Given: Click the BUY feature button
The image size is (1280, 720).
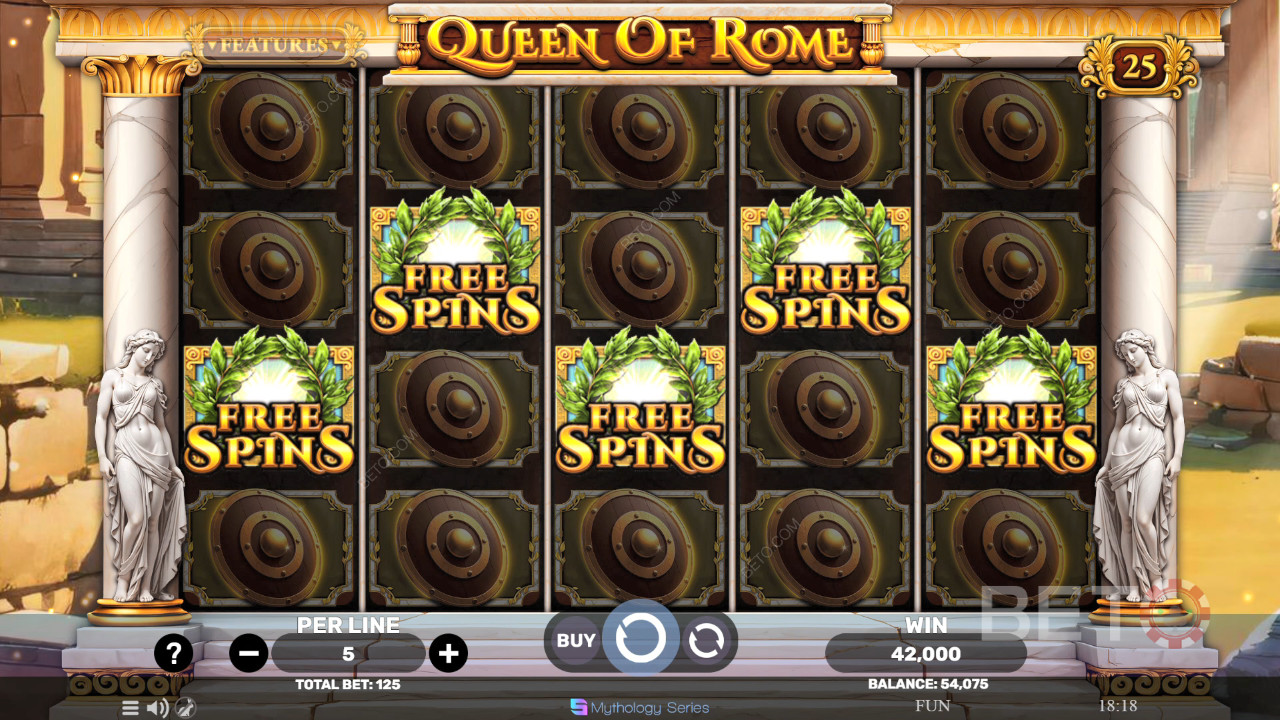Looking at the screenshot, I should click(575, 641).
